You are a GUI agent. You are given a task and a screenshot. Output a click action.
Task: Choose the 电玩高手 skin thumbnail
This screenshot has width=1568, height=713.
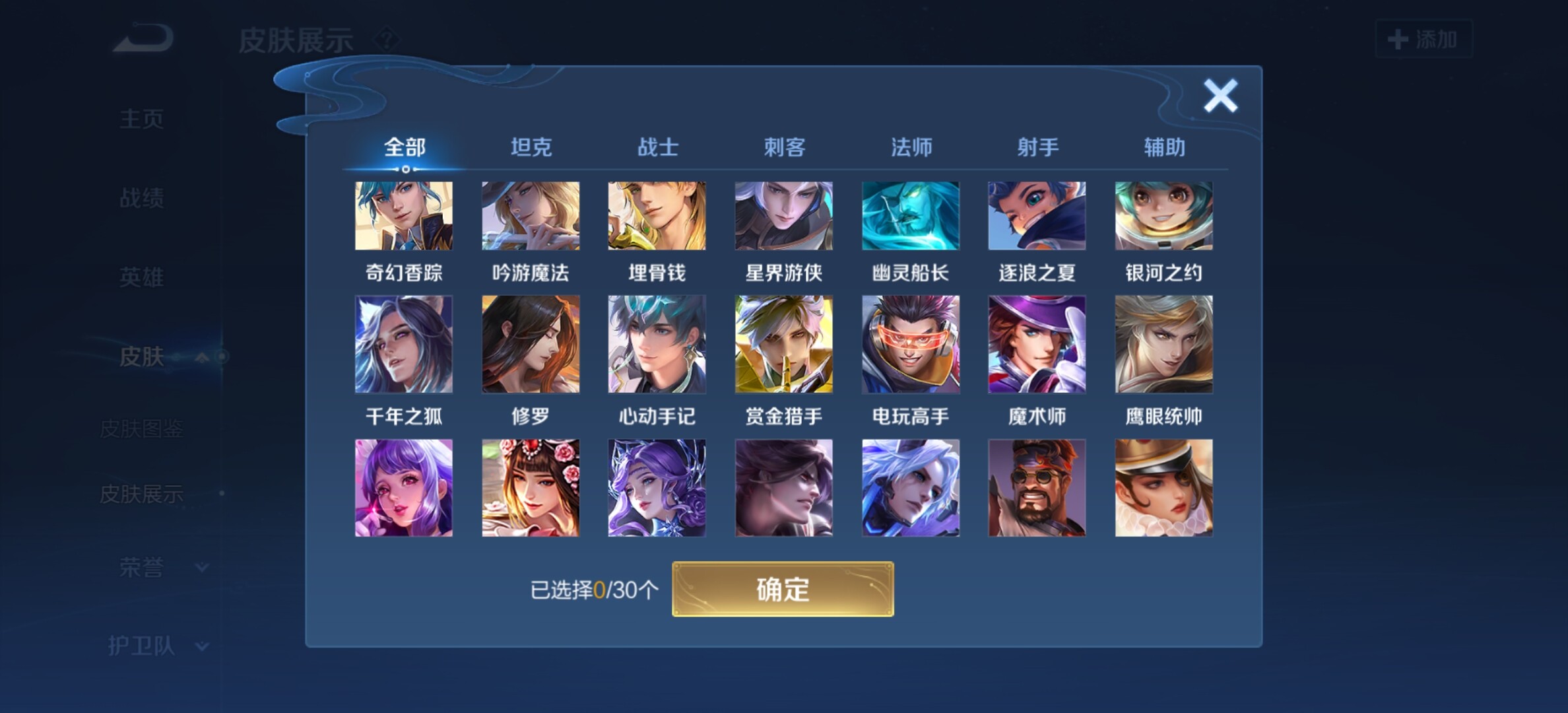(x=911, y=344)
